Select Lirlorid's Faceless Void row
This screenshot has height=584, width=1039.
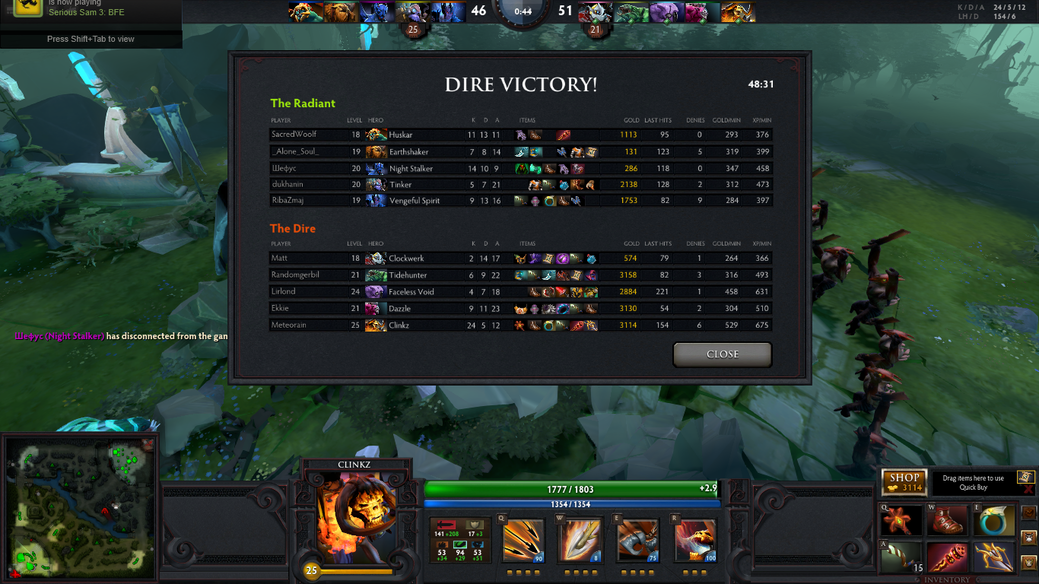pyautogui.click(x=520, y=292)
